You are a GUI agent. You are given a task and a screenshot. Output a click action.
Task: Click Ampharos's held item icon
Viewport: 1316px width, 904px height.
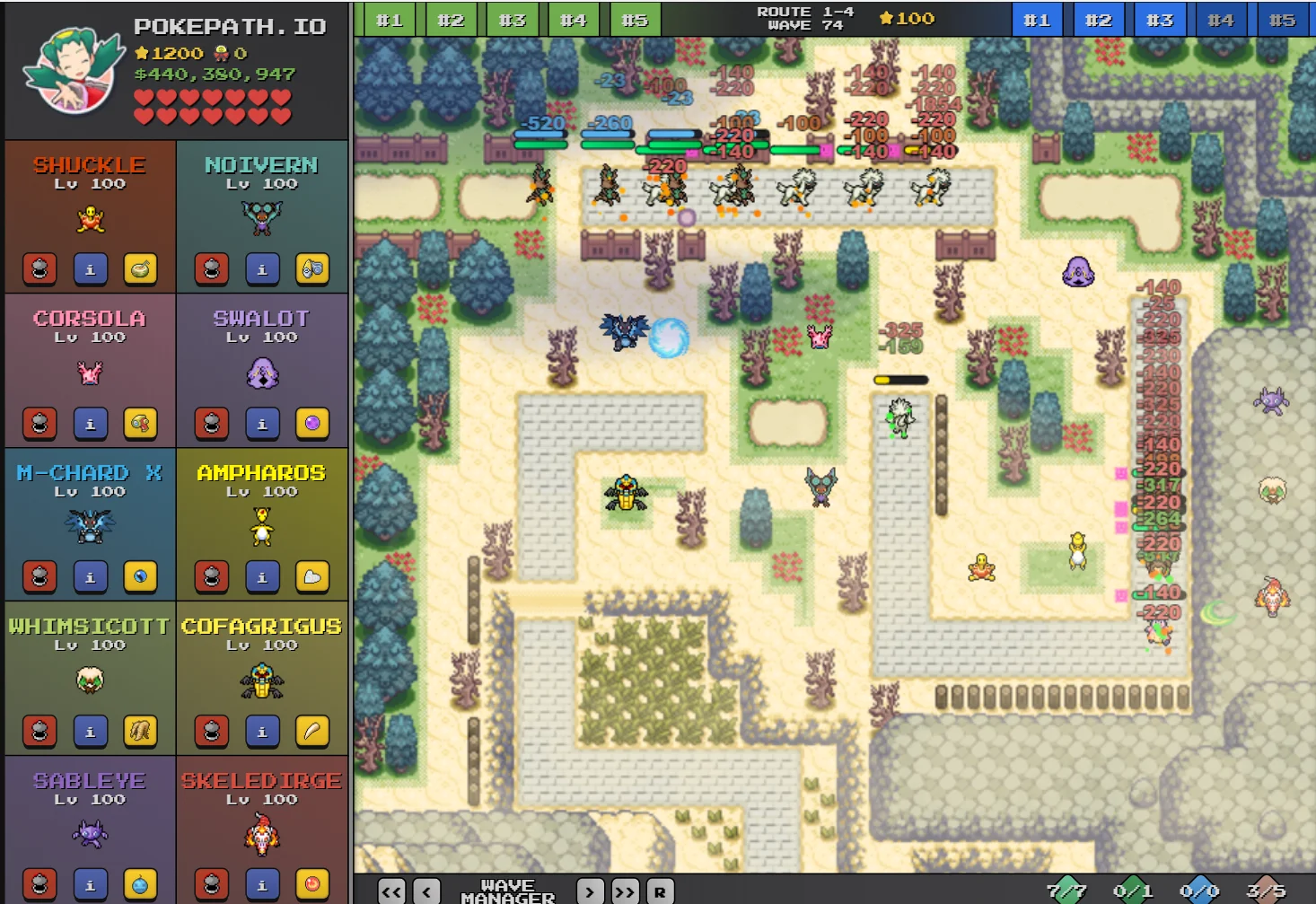312,577
